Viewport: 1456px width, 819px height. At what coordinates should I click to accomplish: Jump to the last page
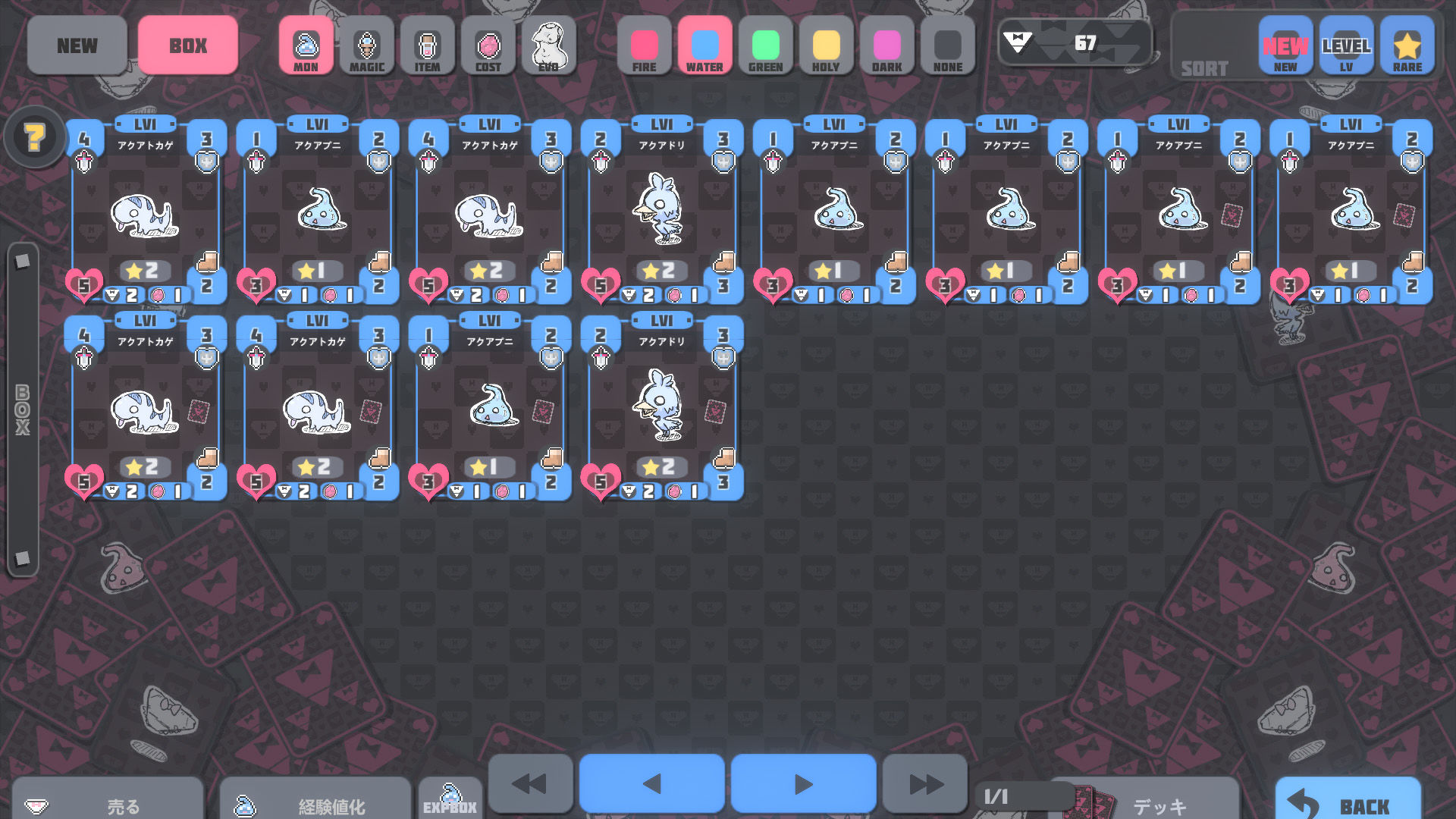[x=925, y=784]
